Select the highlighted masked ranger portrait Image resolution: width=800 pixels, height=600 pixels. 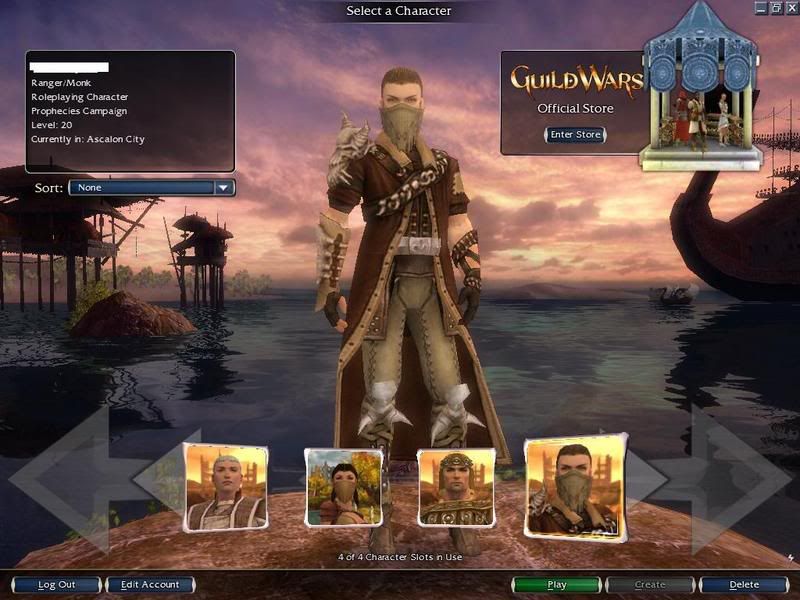[x=575, y=487]
